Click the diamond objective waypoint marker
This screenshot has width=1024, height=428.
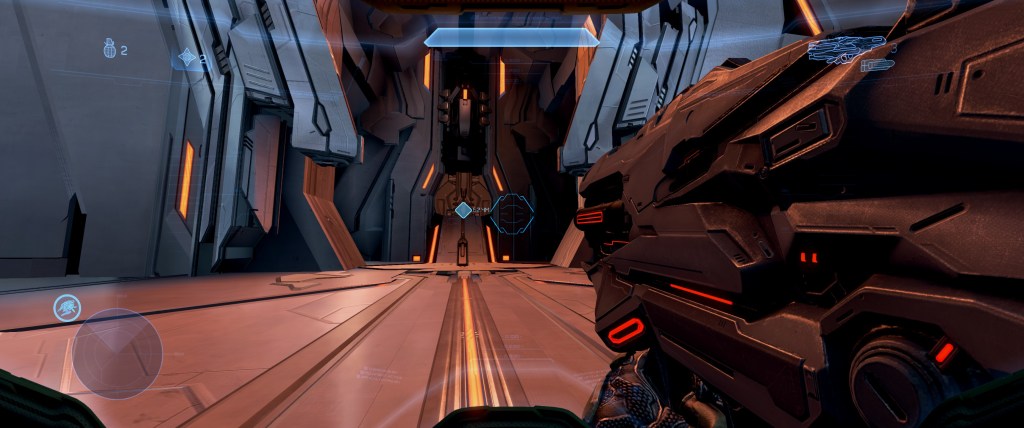pos(463,210)
